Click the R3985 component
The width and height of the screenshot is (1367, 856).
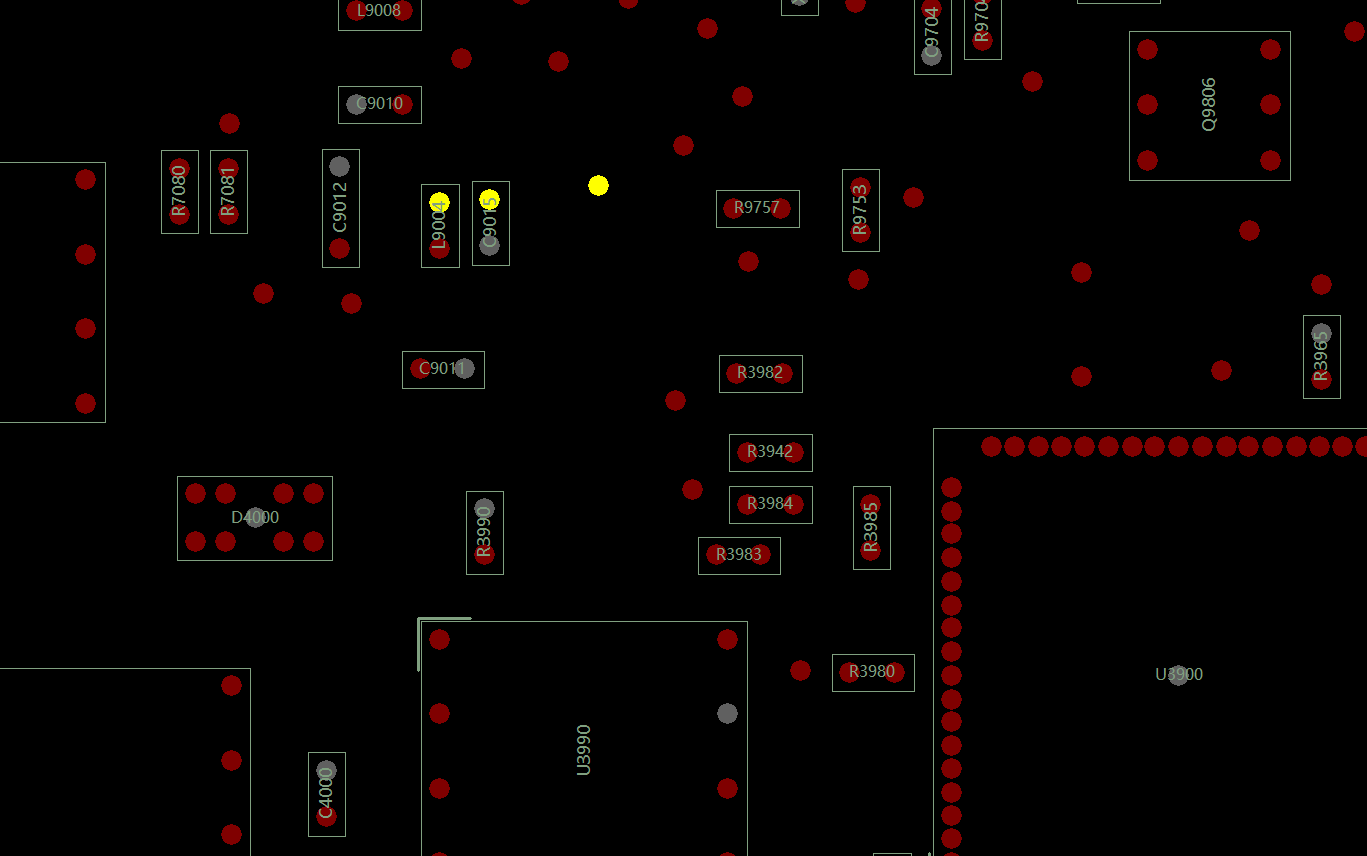click(871, 527)
